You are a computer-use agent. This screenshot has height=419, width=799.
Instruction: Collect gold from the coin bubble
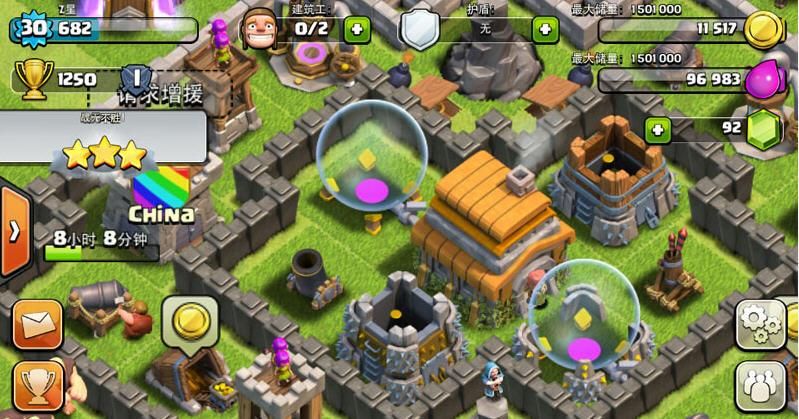point(191,321)
